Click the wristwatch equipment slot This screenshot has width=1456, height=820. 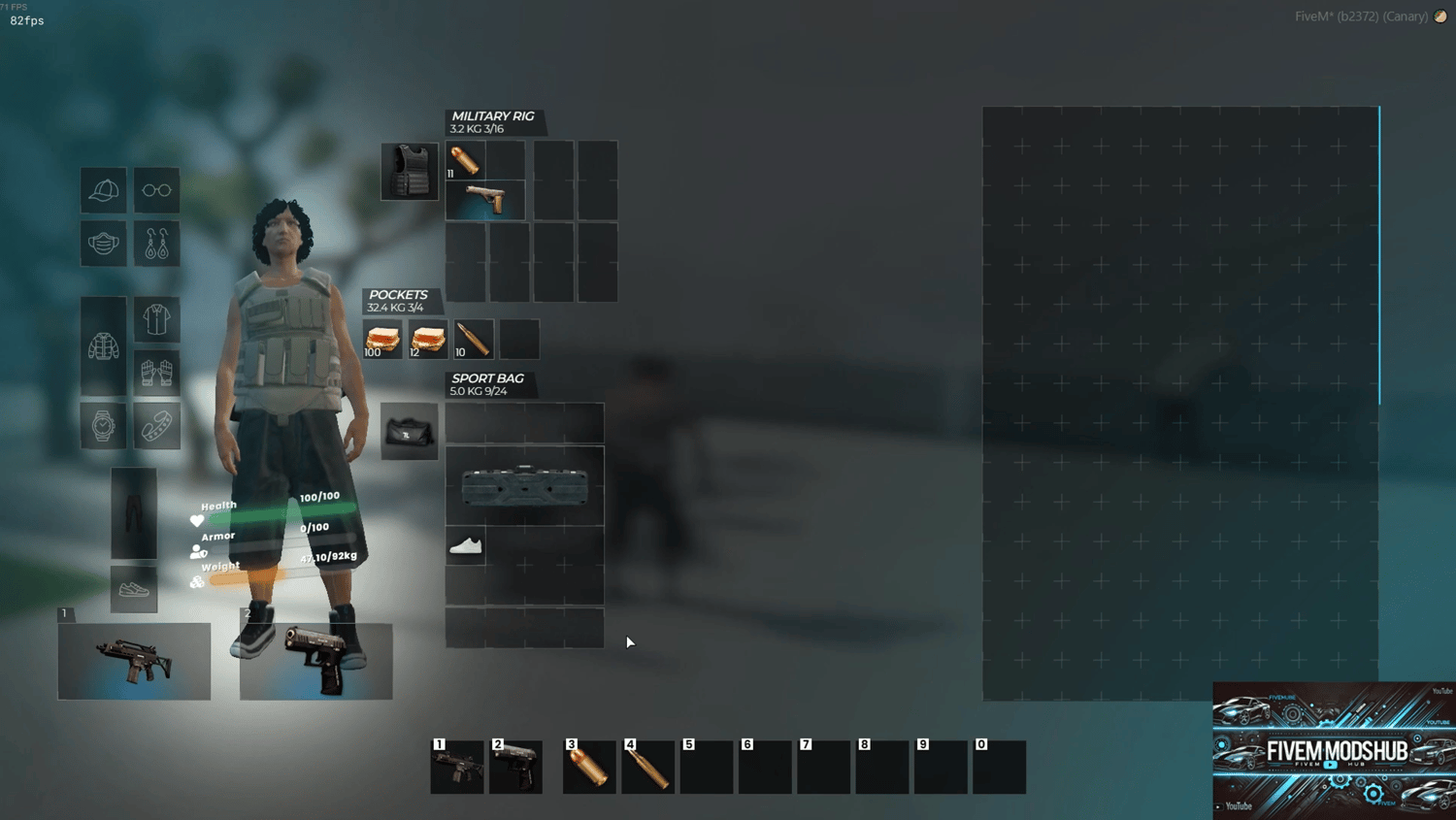point(104,425)
